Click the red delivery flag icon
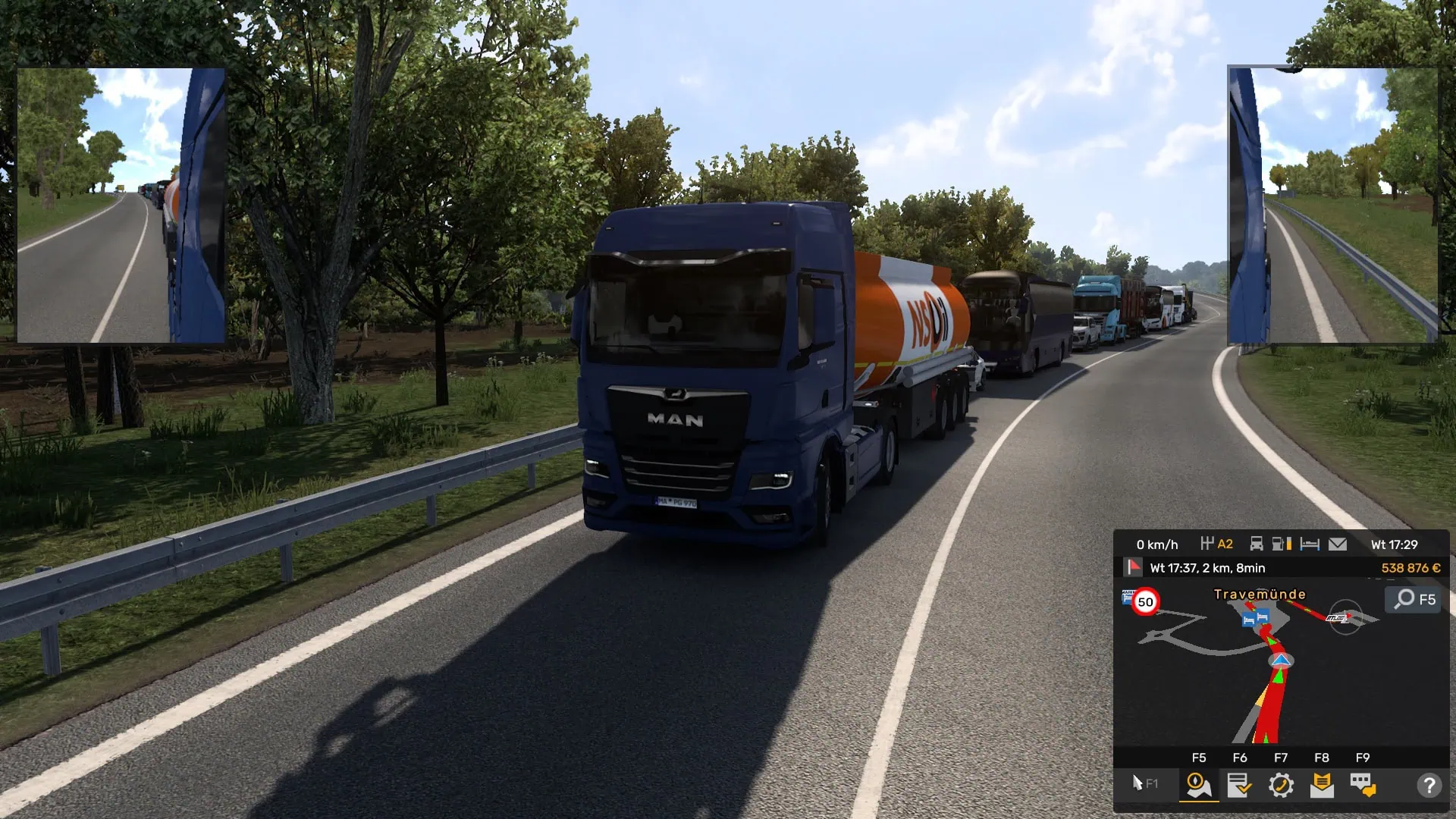The height and width of the screenshot is (819, 1456). click(x=1132, y=567)
